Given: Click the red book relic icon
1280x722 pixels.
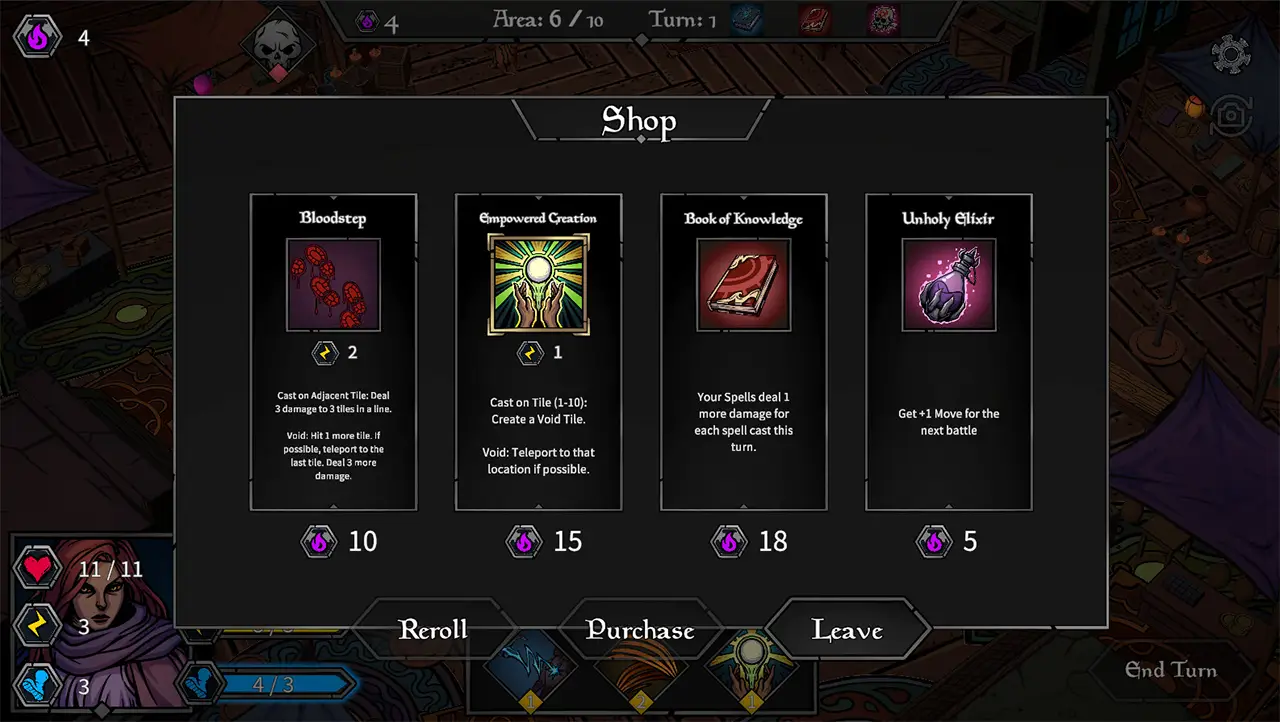Looking at the screenshot, I should (815, 20).
